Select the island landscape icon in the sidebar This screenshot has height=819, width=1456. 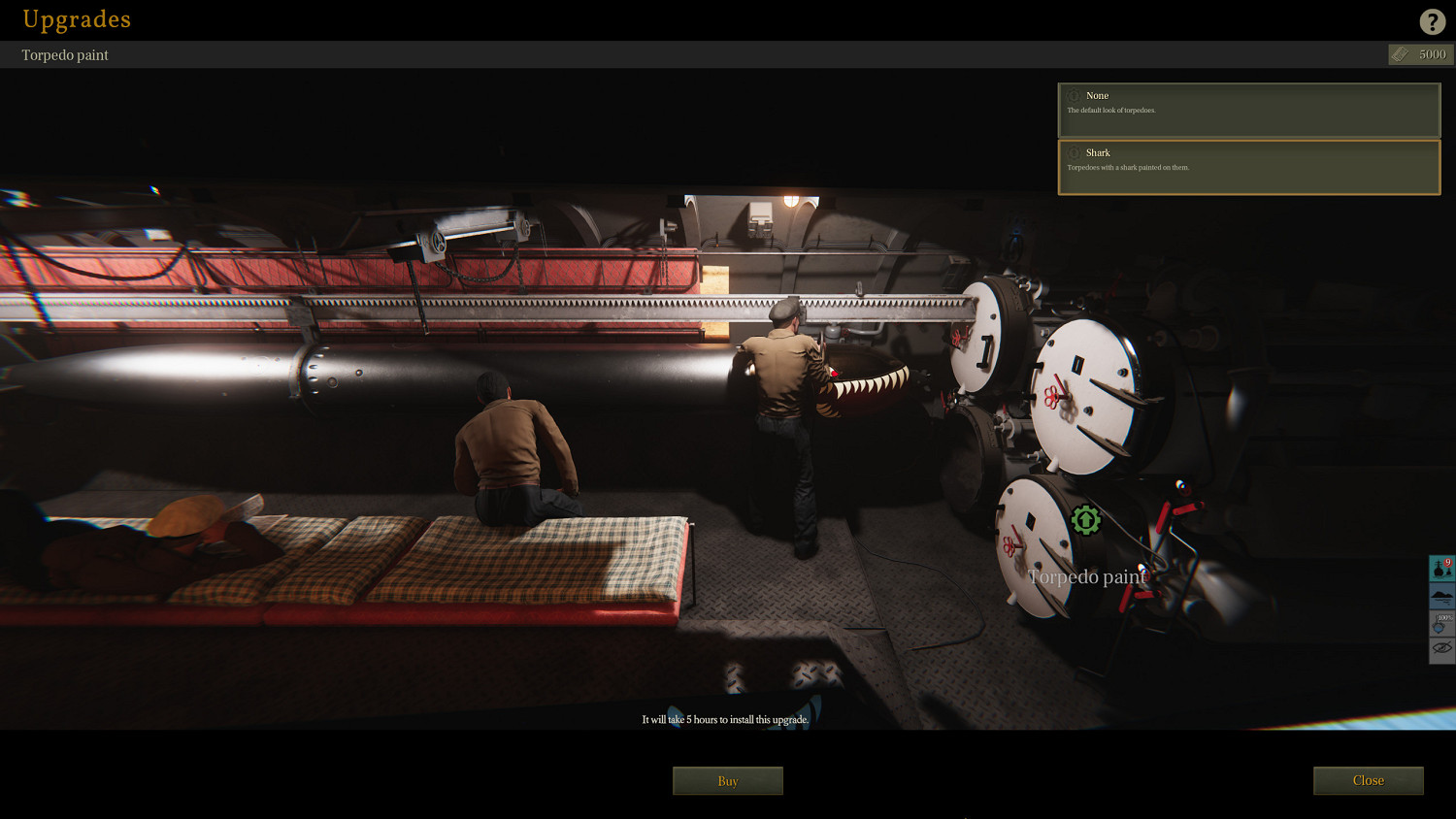coord(1440,596)
